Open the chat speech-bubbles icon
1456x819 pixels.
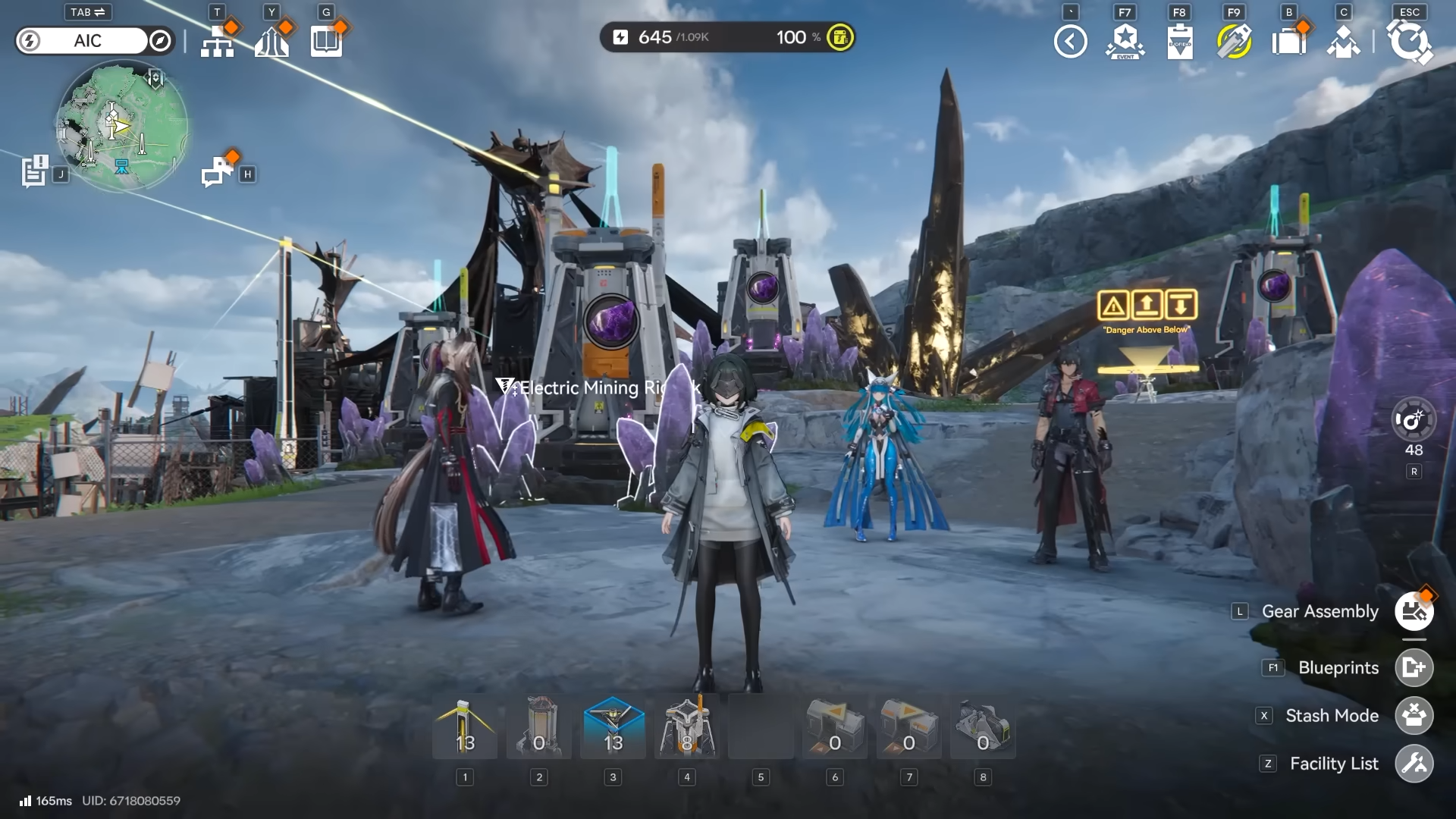(x=218, y=171)
